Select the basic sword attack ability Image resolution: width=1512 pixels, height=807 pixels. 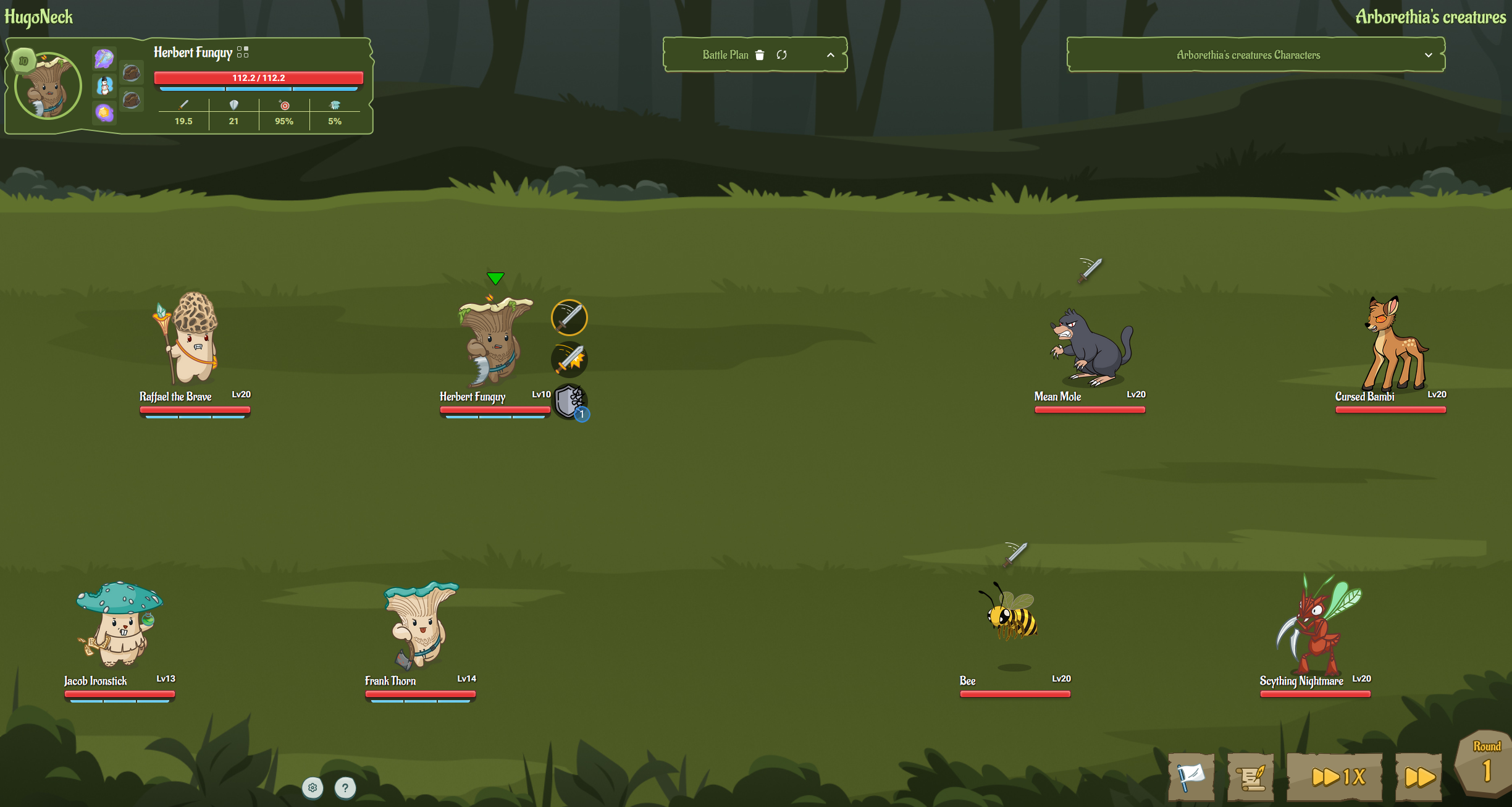(x=569, y=318)
